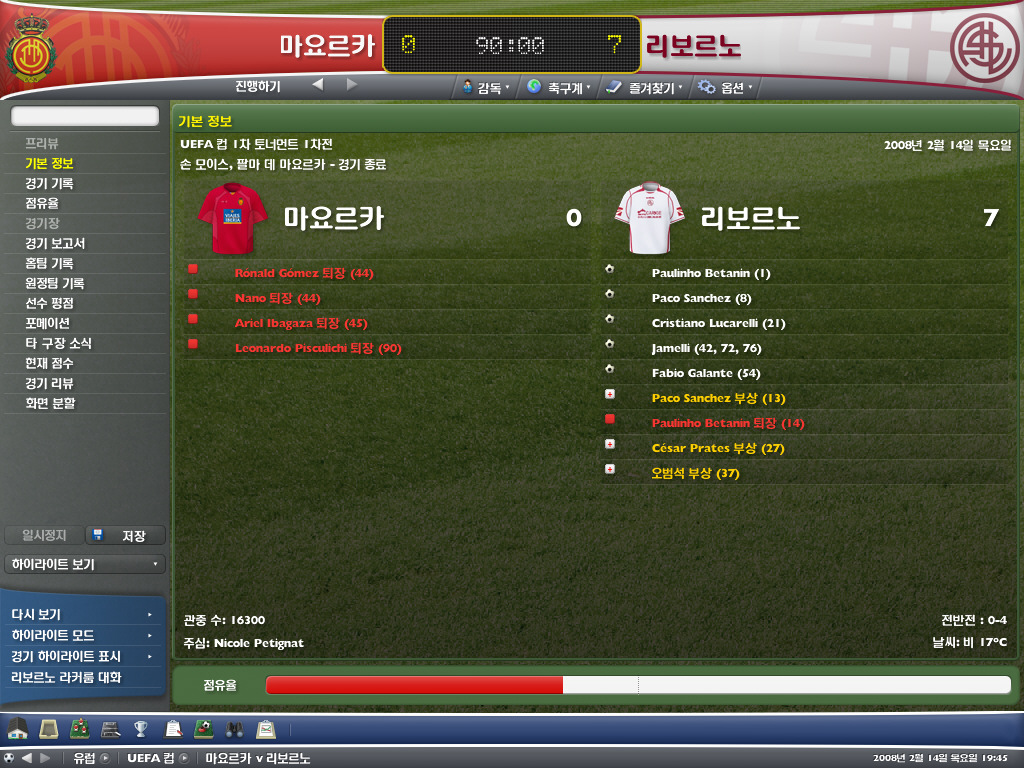Screen dimensions: 1024x768
Task: Click the search field in sidebar
Action: point(85,116)
